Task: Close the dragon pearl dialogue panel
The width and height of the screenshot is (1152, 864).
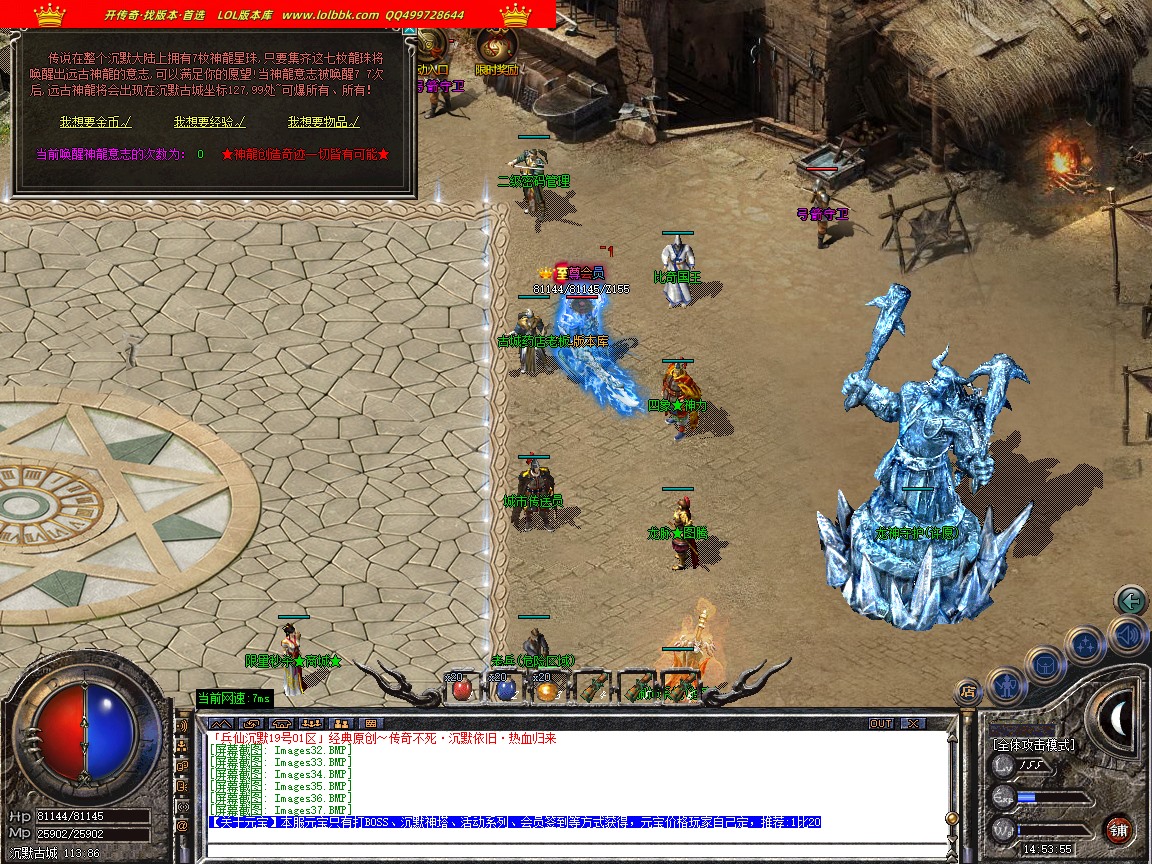Action: [x=408, y=30]
